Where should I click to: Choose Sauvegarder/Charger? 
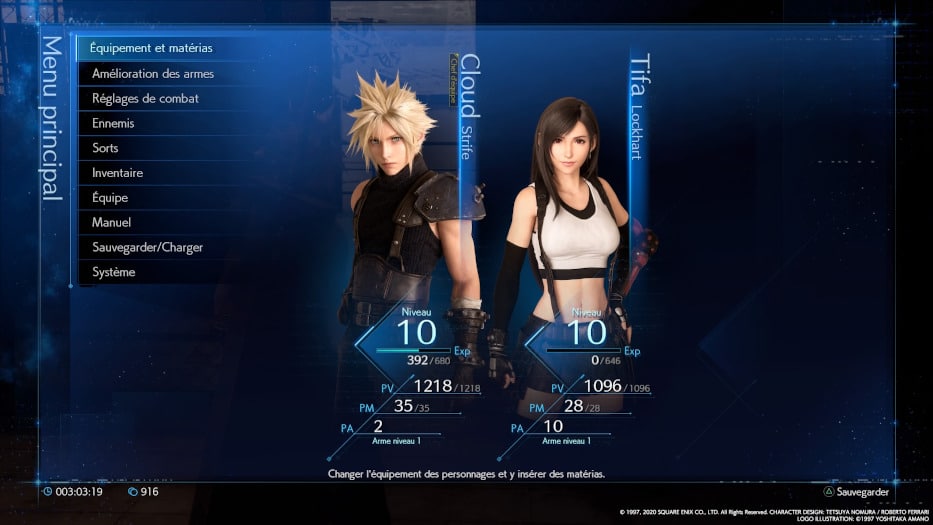[147, 247]
